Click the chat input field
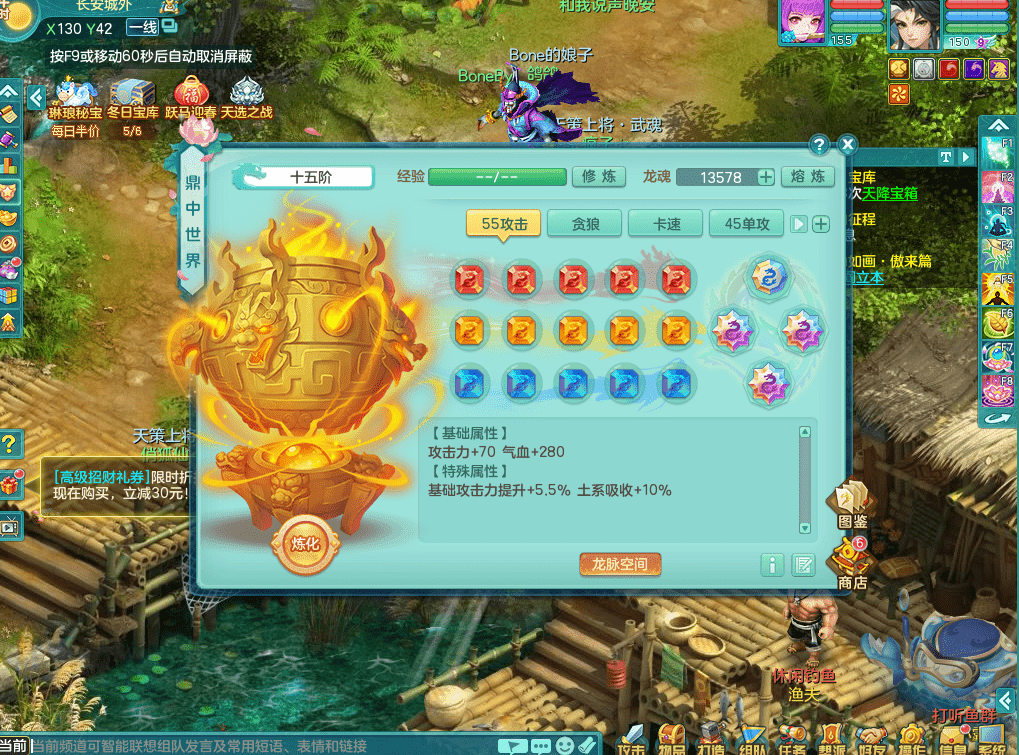 click(260, 746)
